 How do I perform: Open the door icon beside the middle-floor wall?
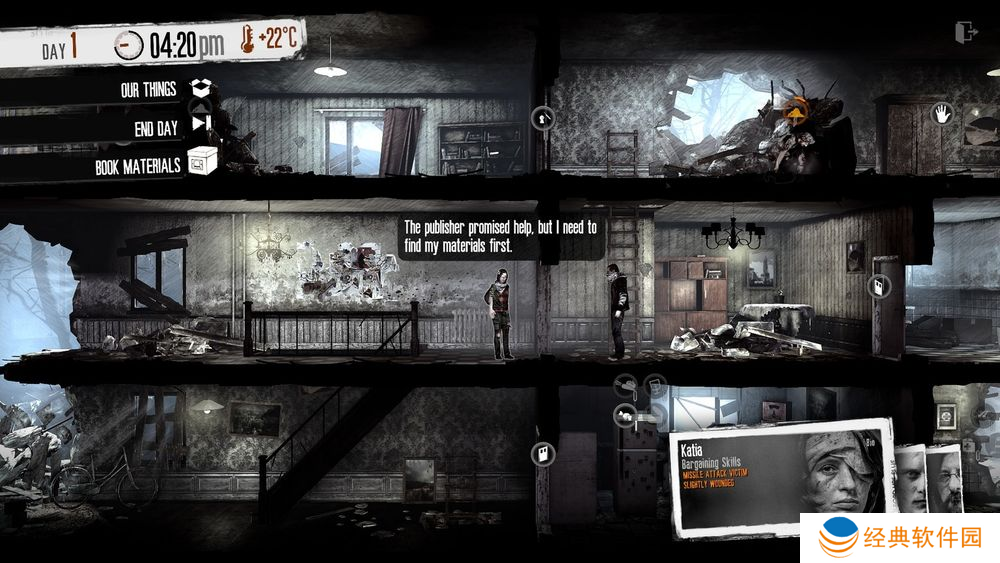click(x=880, y=286)
